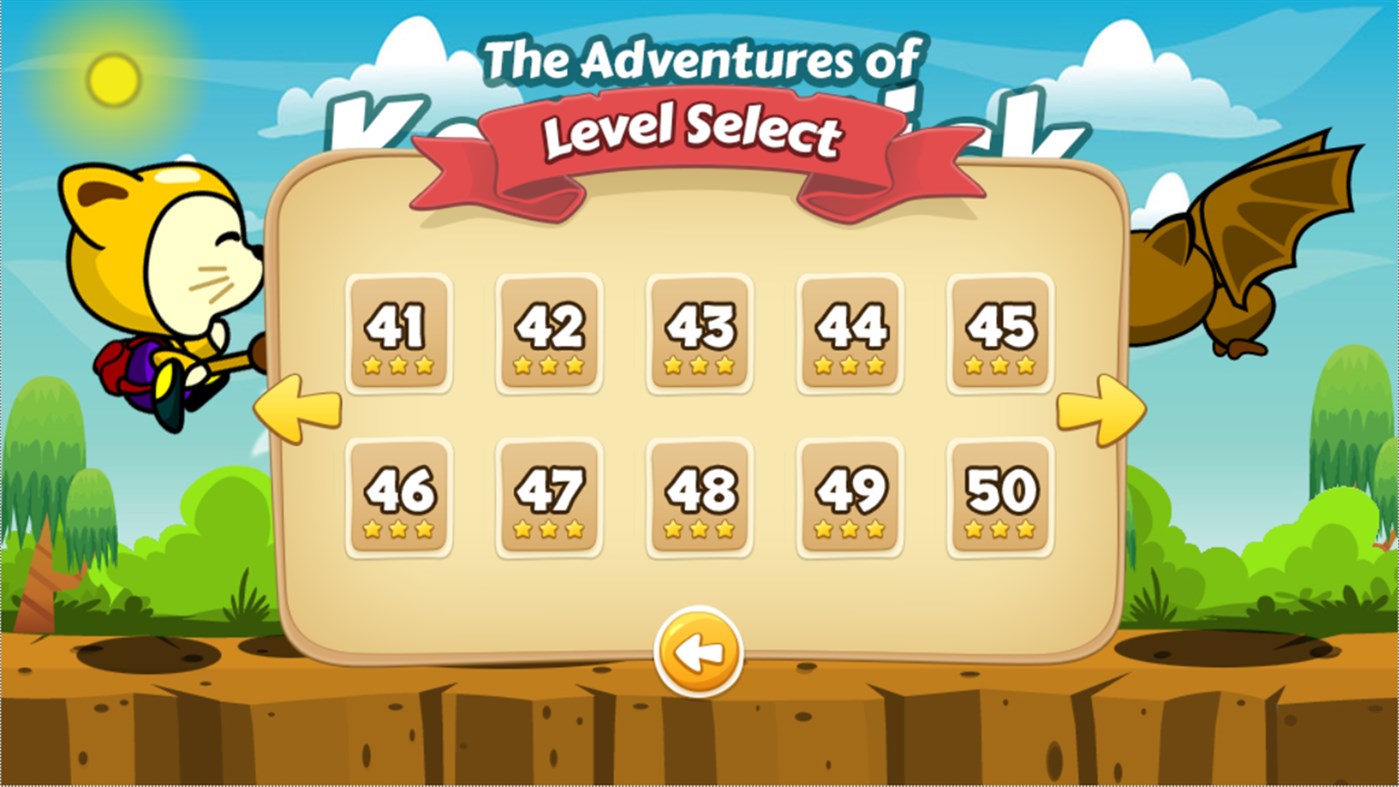Start level 43
1399x787 pixels.
pyautogui.click(x=698, y=332)
